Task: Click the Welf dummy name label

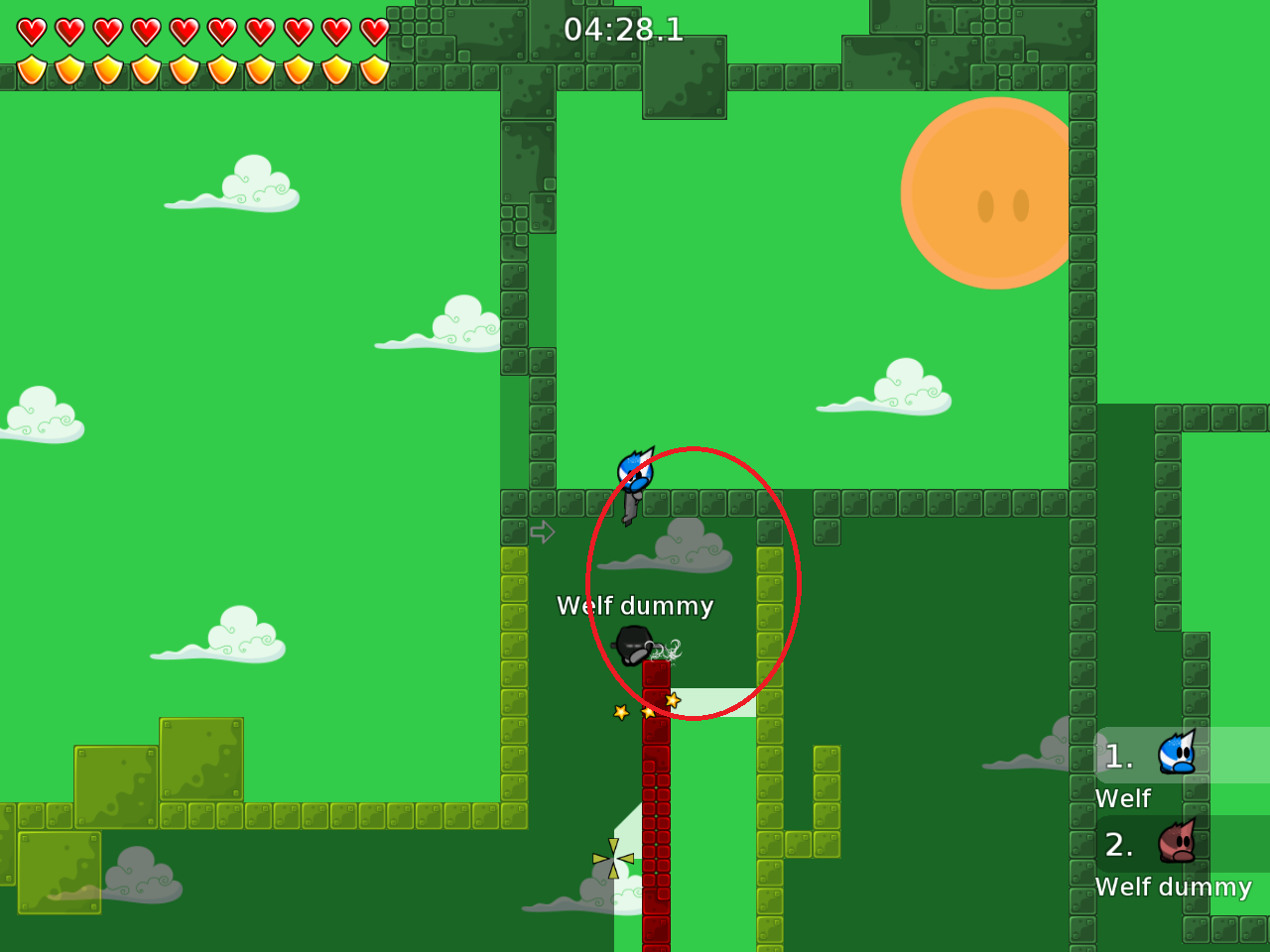Action: [x=634, y=606]
